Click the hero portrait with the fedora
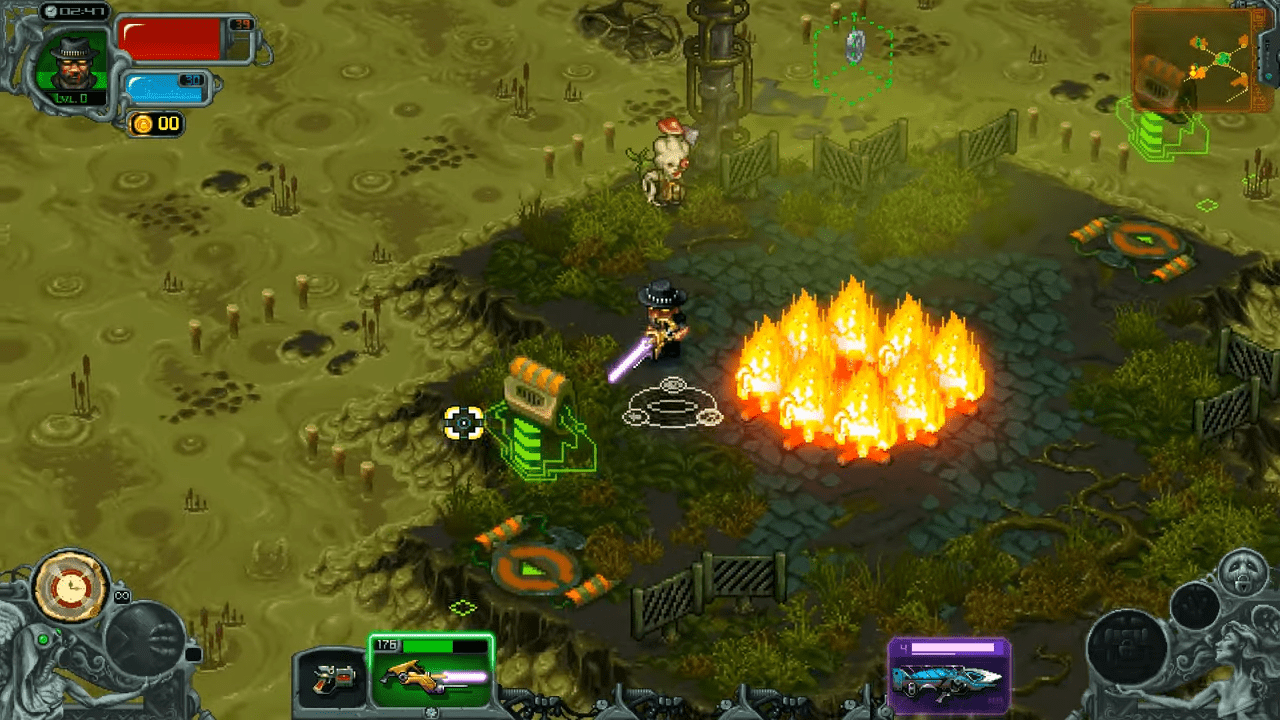This screenshot has width=1280, height=720. 72,61
